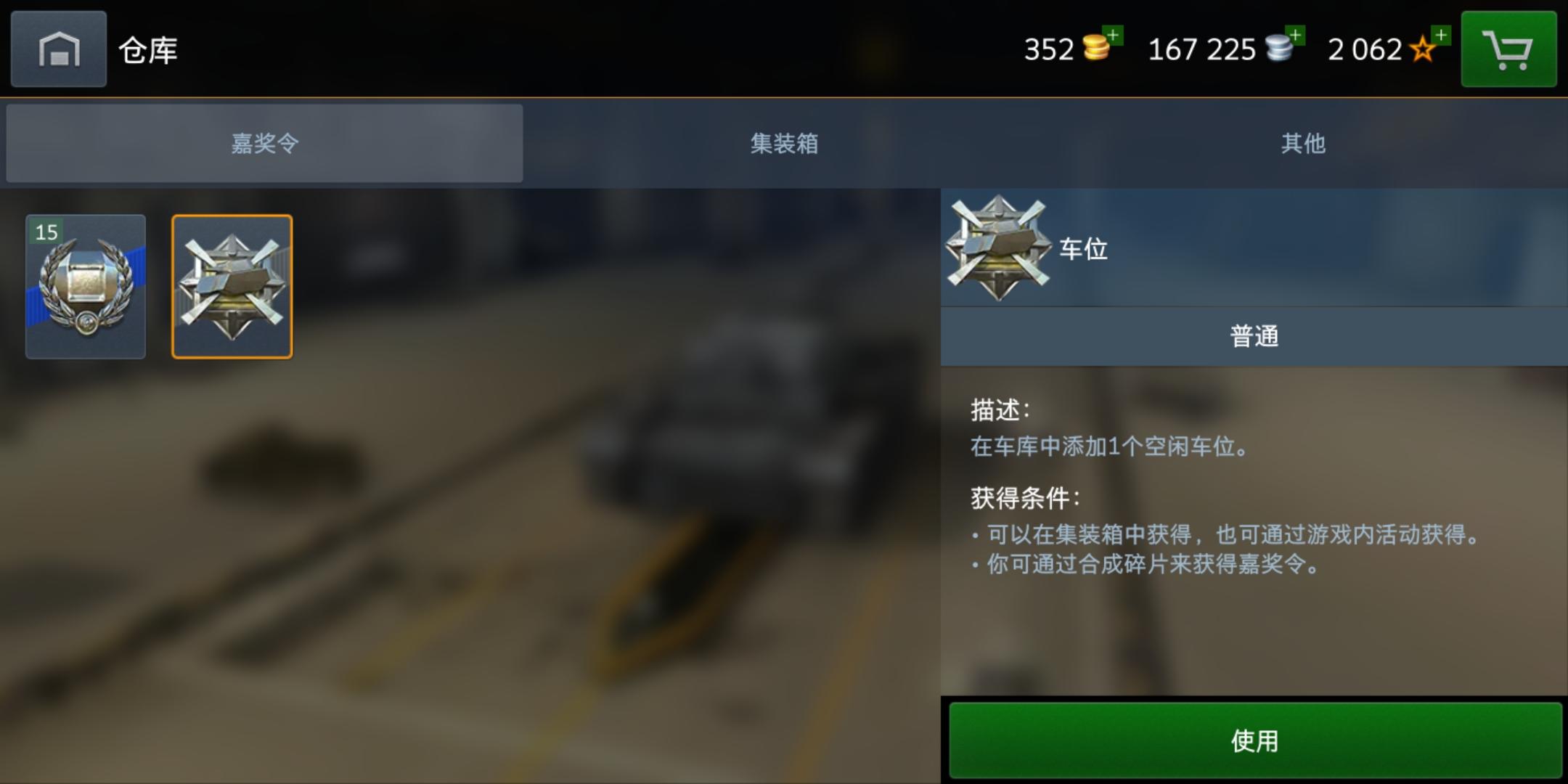Open the shopping cart
1568x784 pixels.
[1508, 49]
